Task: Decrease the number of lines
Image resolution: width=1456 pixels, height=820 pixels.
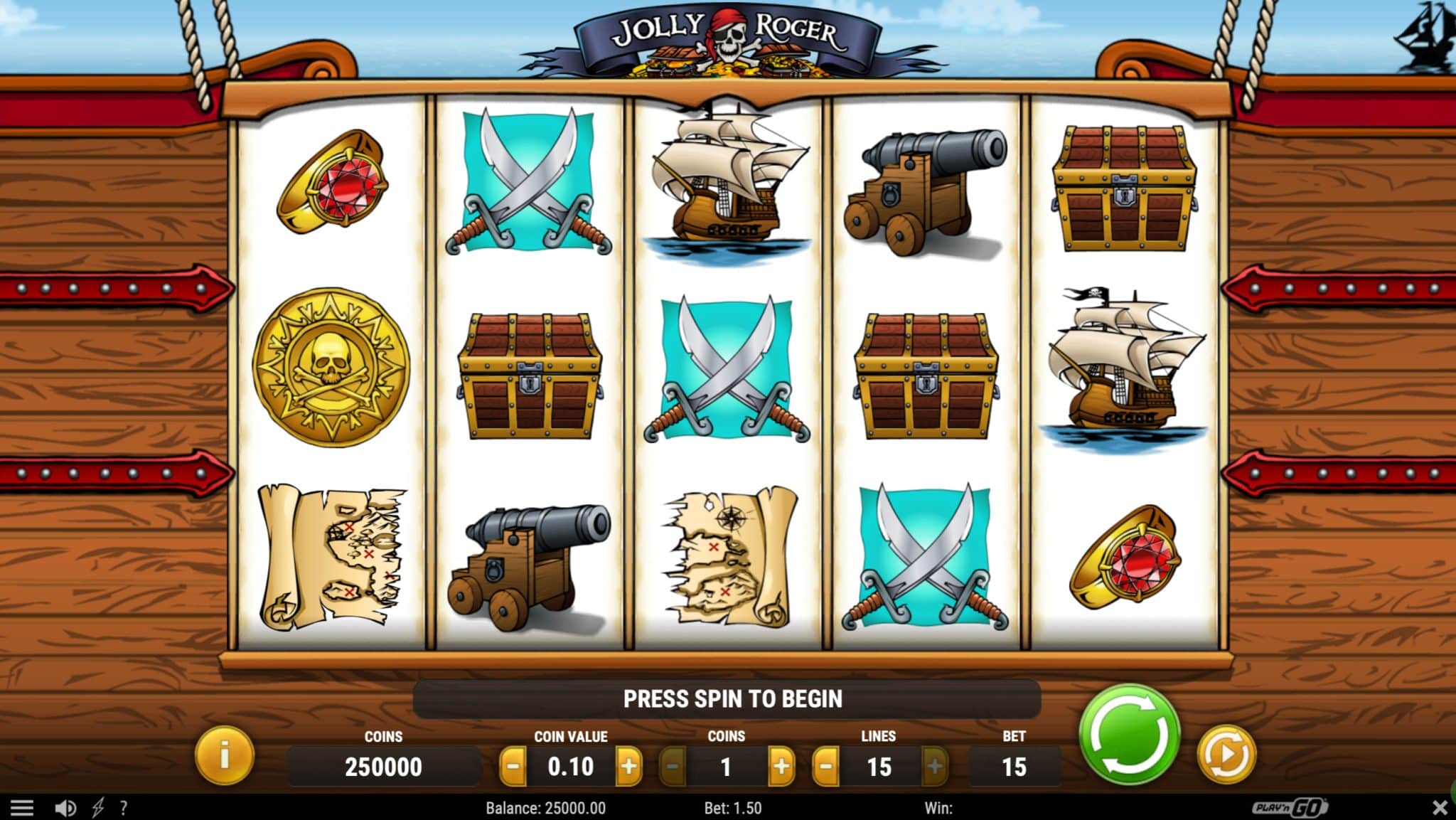Action: point(825,767)
